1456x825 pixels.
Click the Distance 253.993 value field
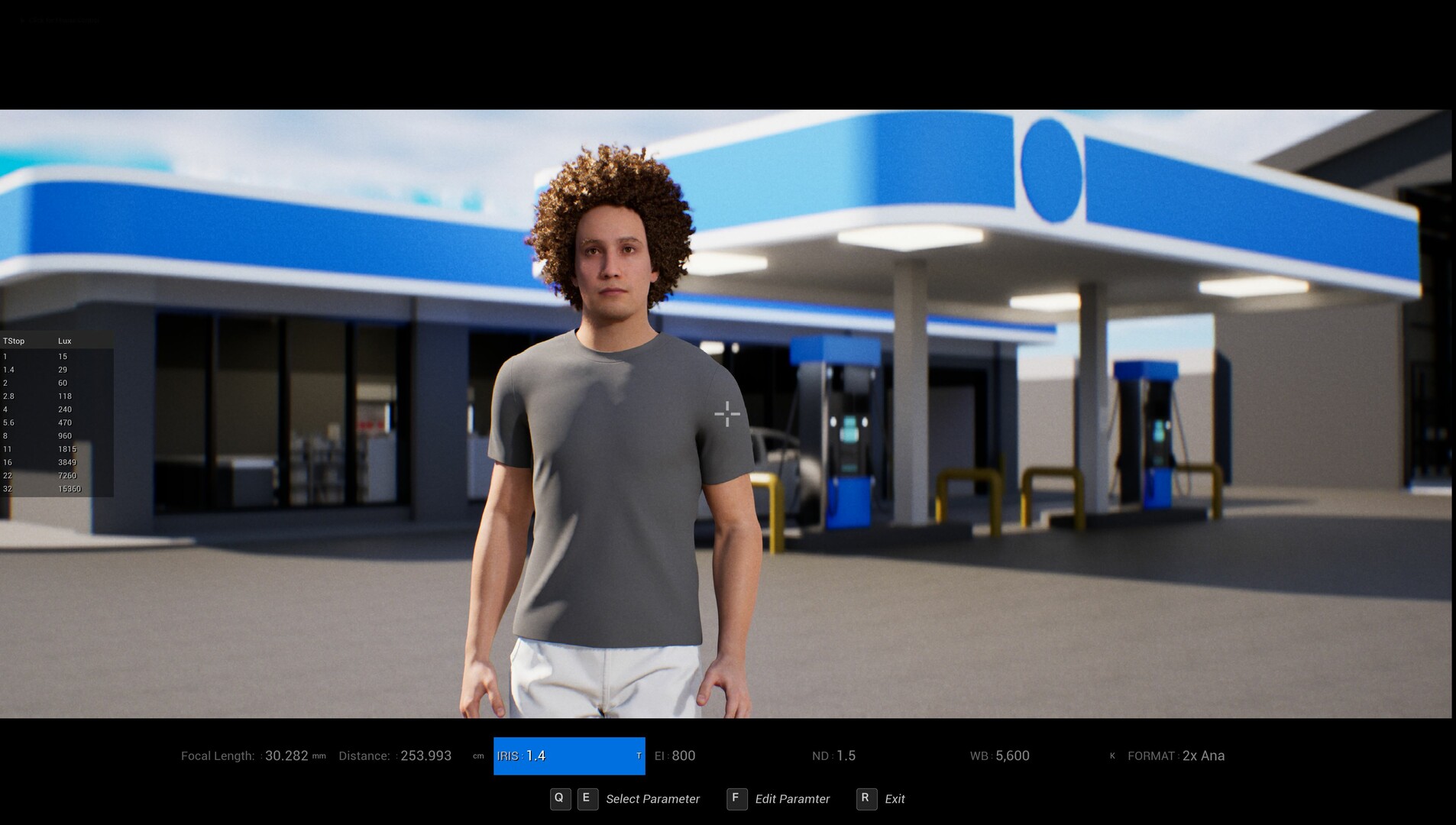[426, 755]
